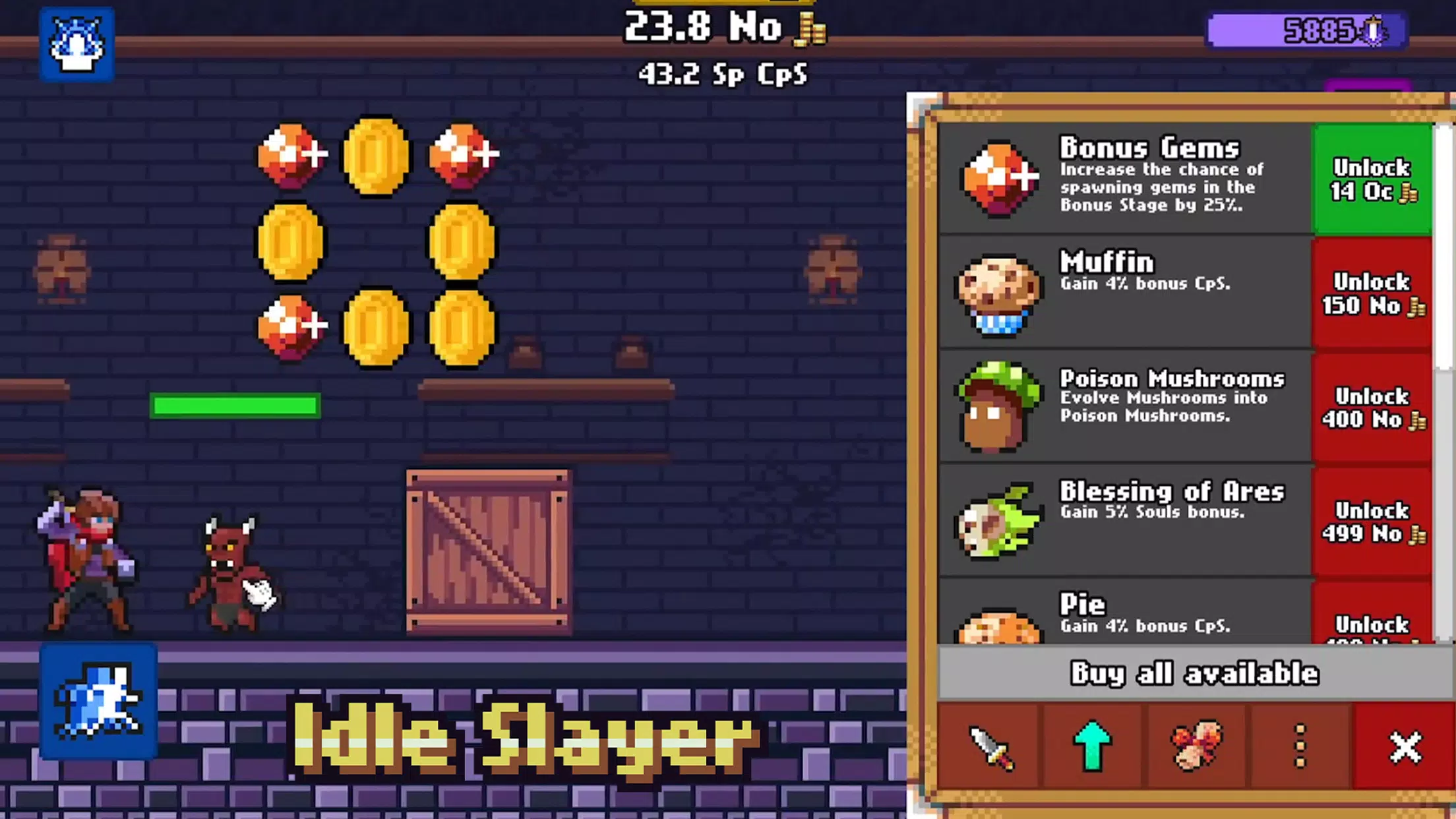Click the green enemy health bar
The width and height of the screenshot is (1456, 819).
click(x=234, y=405)
